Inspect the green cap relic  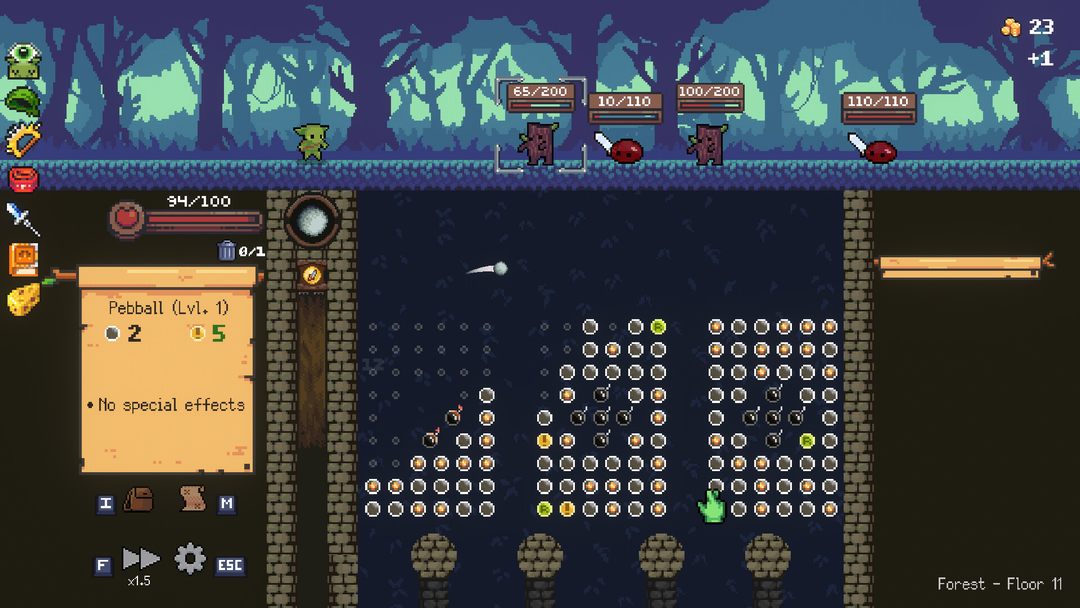[x=23, y=100]
